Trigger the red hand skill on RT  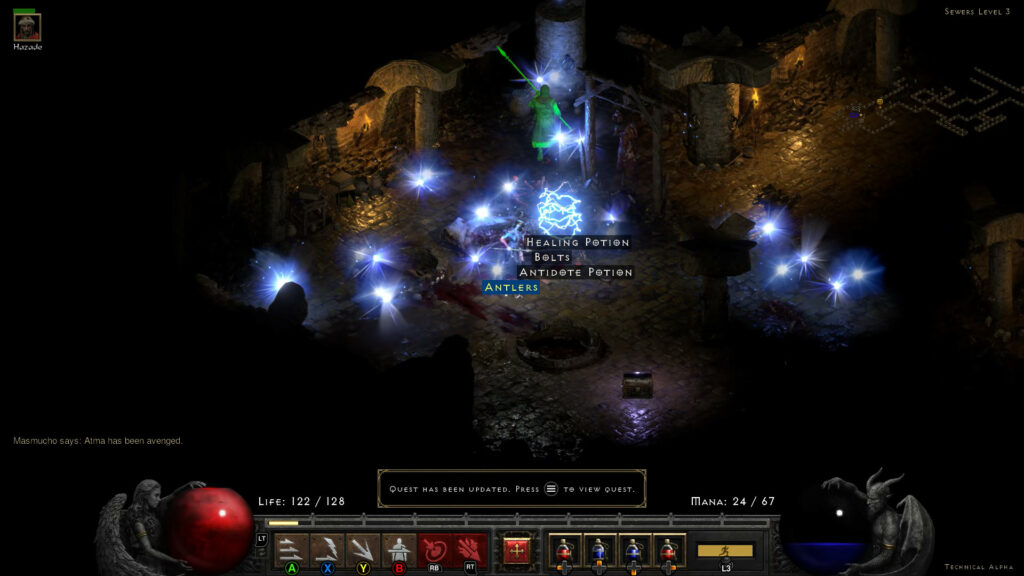[x=471, y=549]
